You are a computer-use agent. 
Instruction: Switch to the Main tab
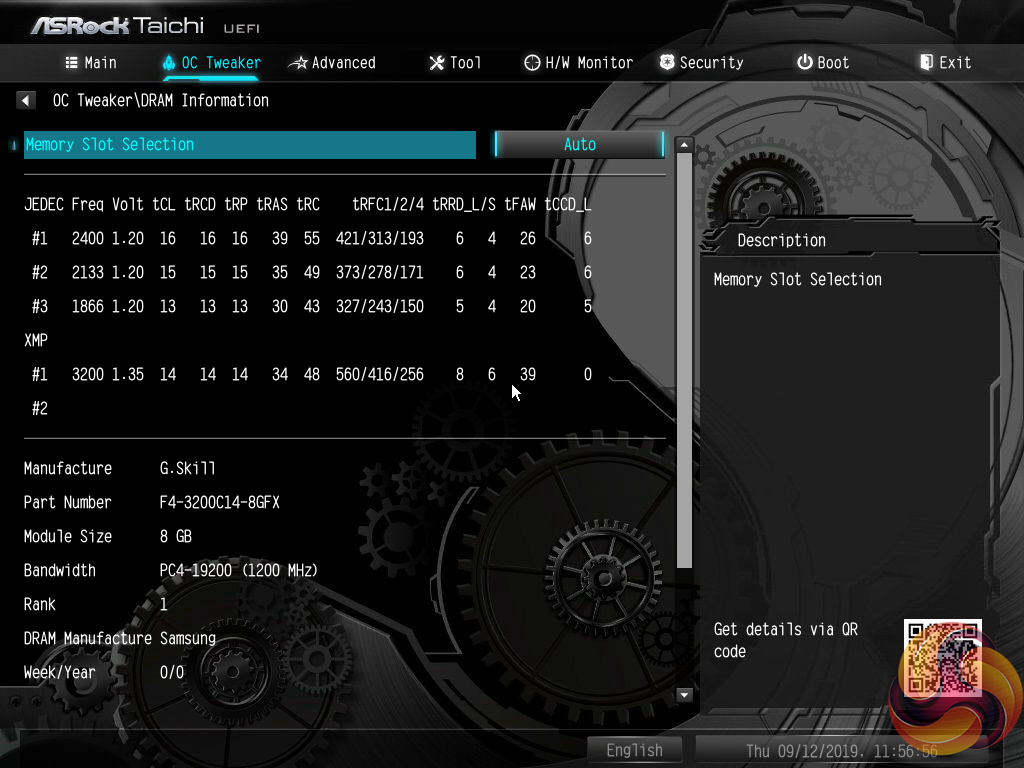pos(91,62)
